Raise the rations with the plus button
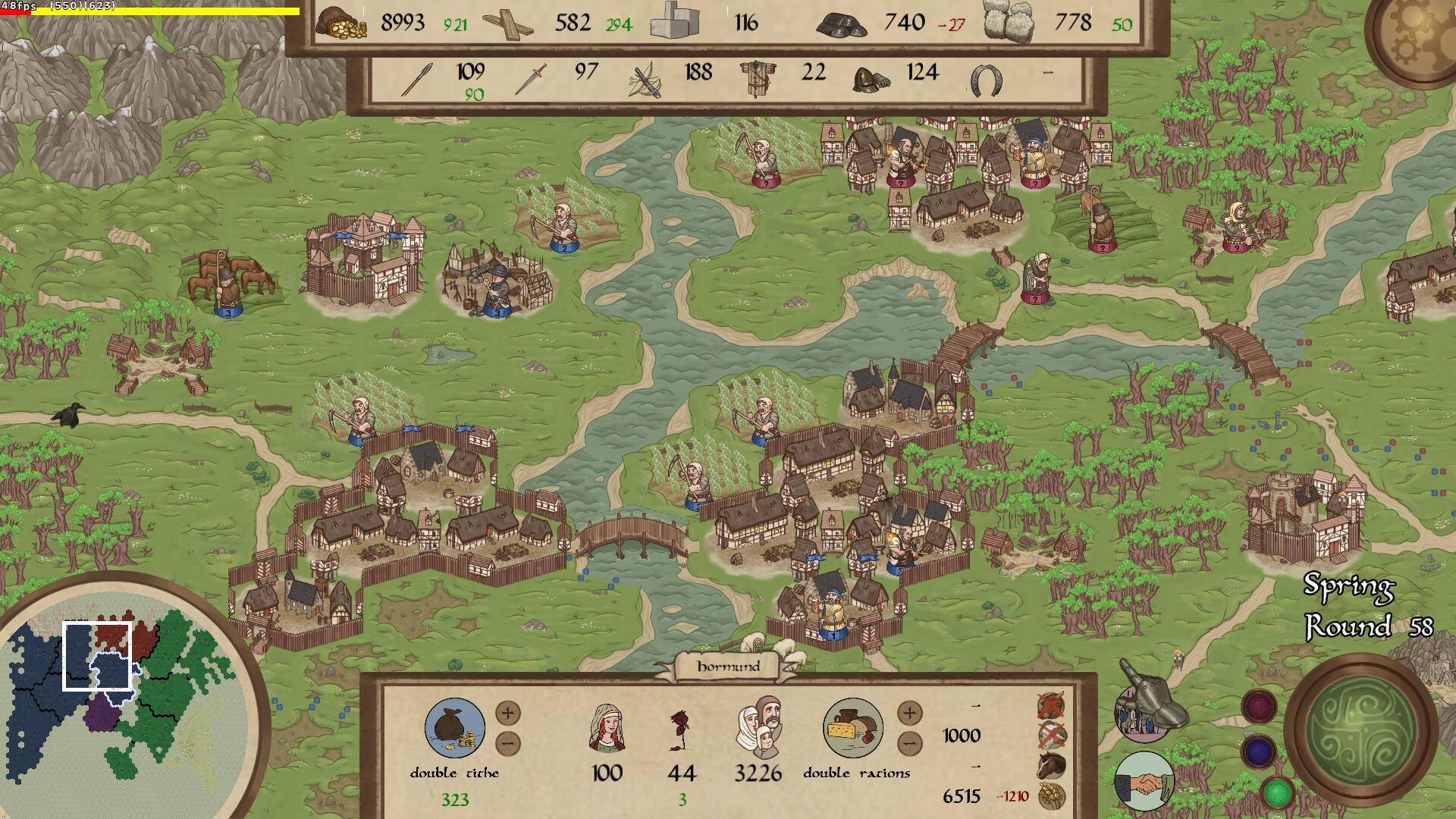The width and height of the screenshot is (1456, 819). pos(909,713)
